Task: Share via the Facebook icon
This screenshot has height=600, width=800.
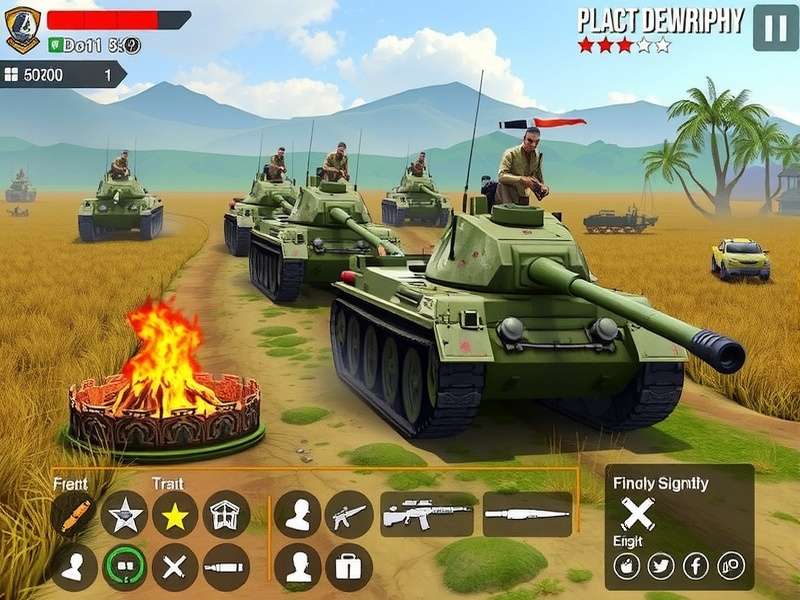Action: tap(696, 566)
